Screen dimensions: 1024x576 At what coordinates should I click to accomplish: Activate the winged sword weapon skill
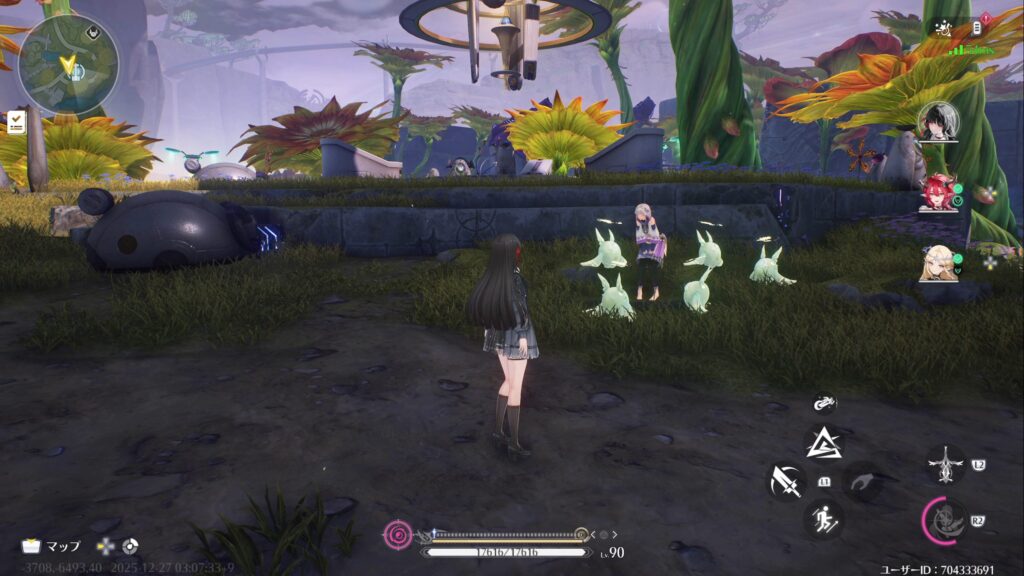[x=945, y=465]
